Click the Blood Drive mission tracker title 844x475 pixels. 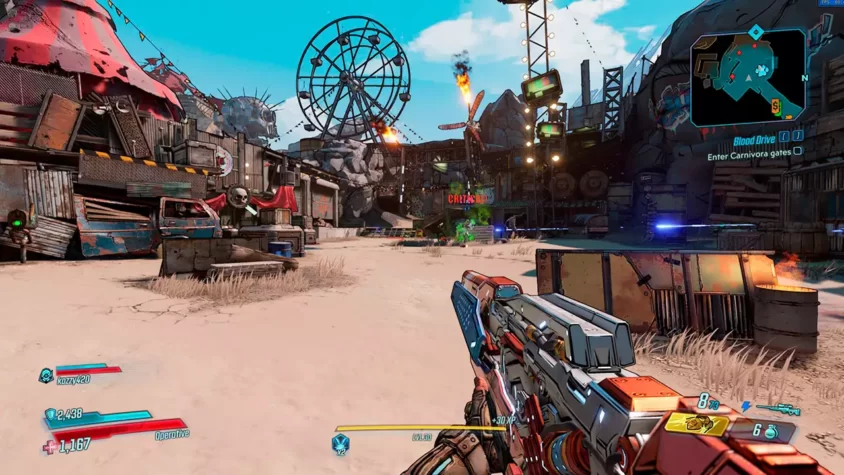[x=754, y=141]
